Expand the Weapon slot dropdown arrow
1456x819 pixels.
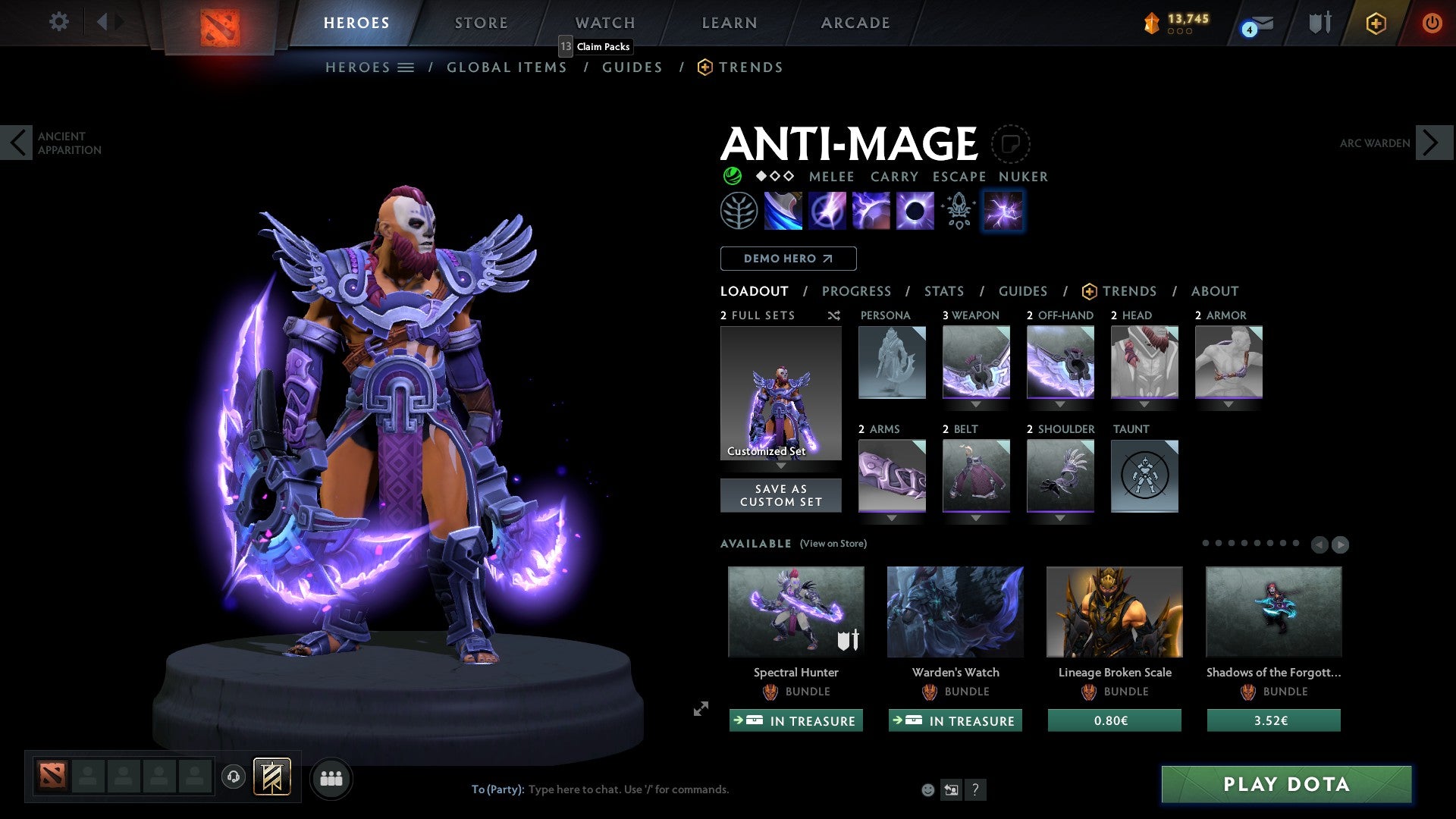tap(977, 404)
